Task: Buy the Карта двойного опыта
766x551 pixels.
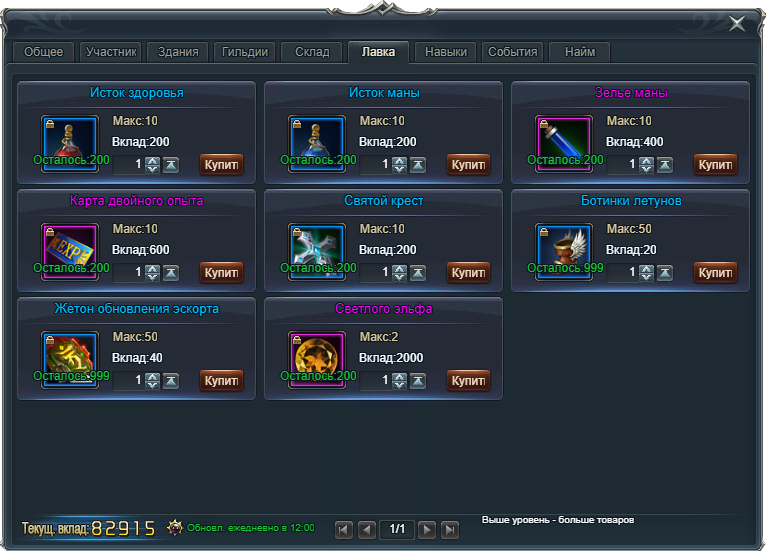Action: click(221, 272)
